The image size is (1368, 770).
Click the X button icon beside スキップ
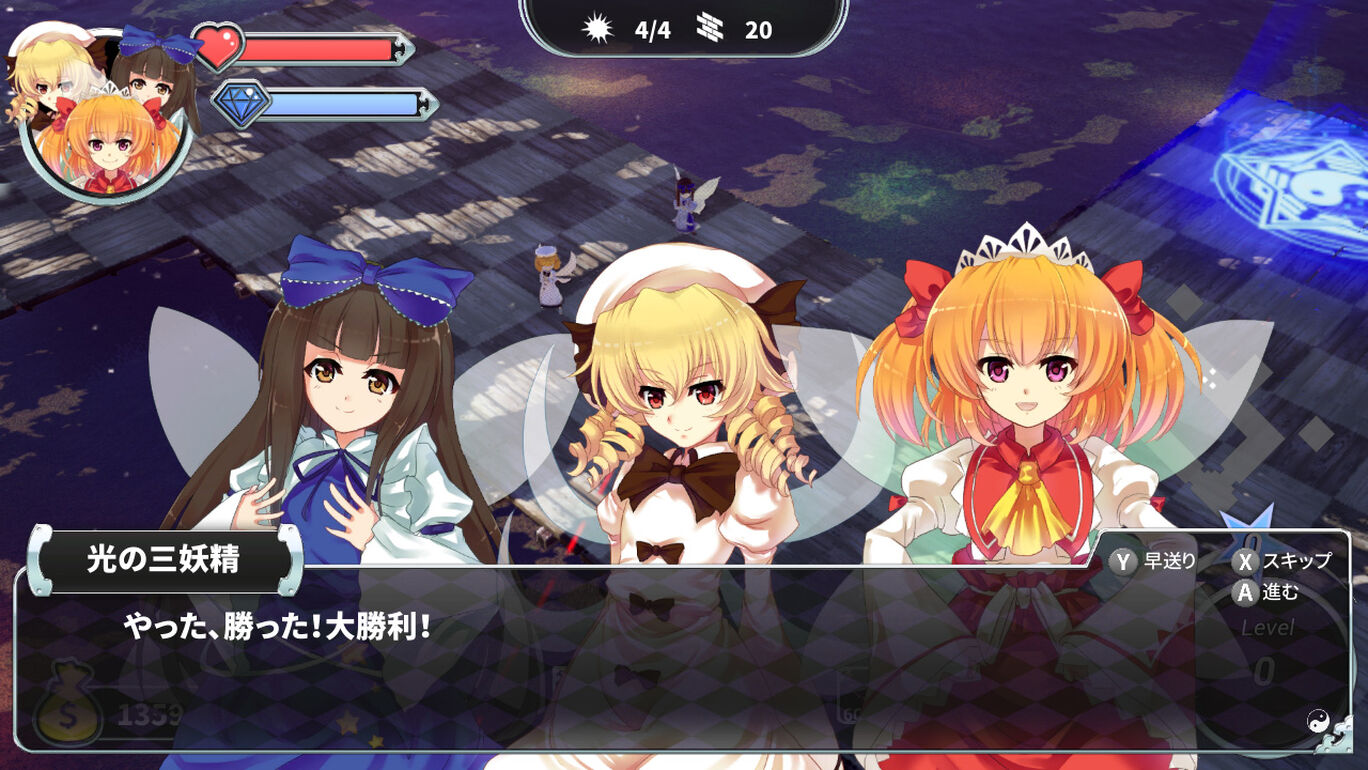tap(1245, 562)
